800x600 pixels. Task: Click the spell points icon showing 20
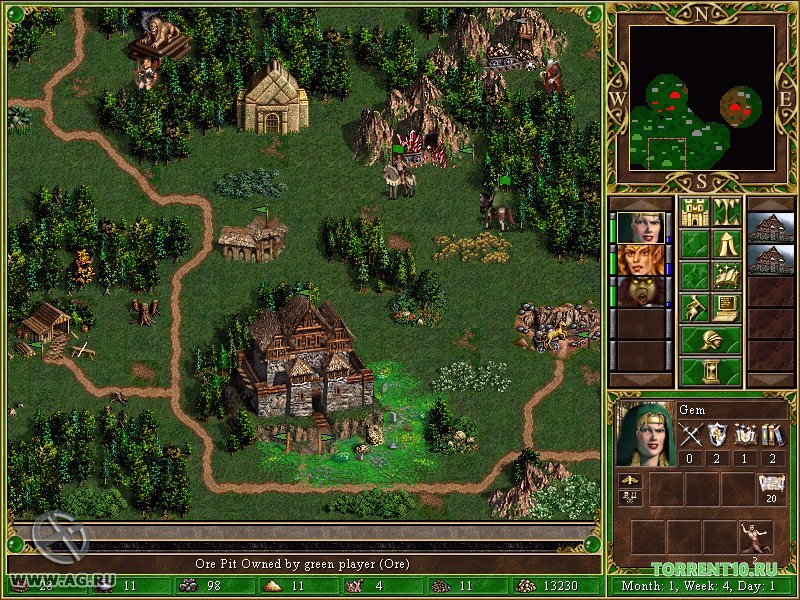coord(771,486)
